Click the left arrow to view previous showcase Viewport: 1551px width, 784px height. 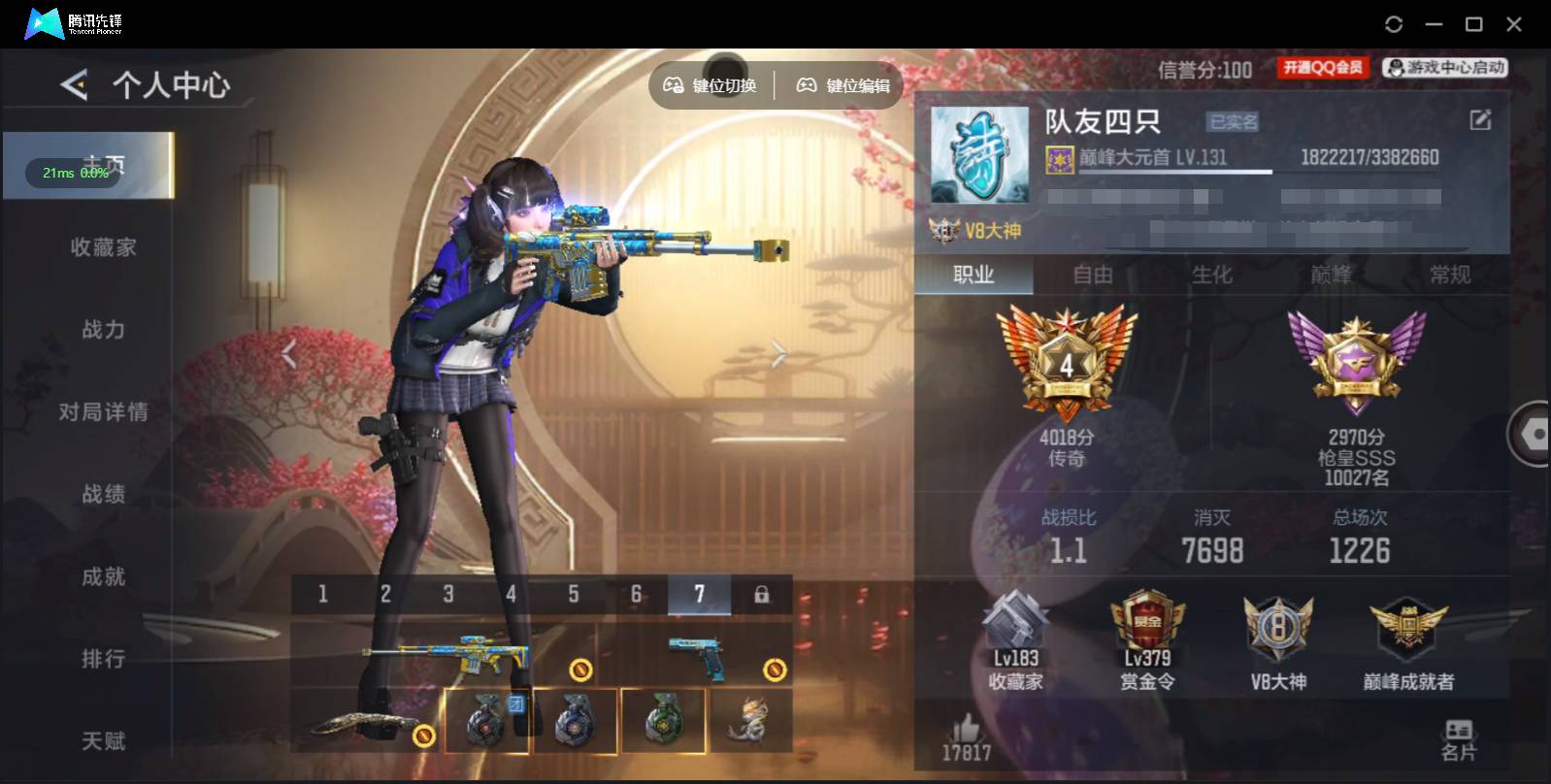click(x=288, y=353)
